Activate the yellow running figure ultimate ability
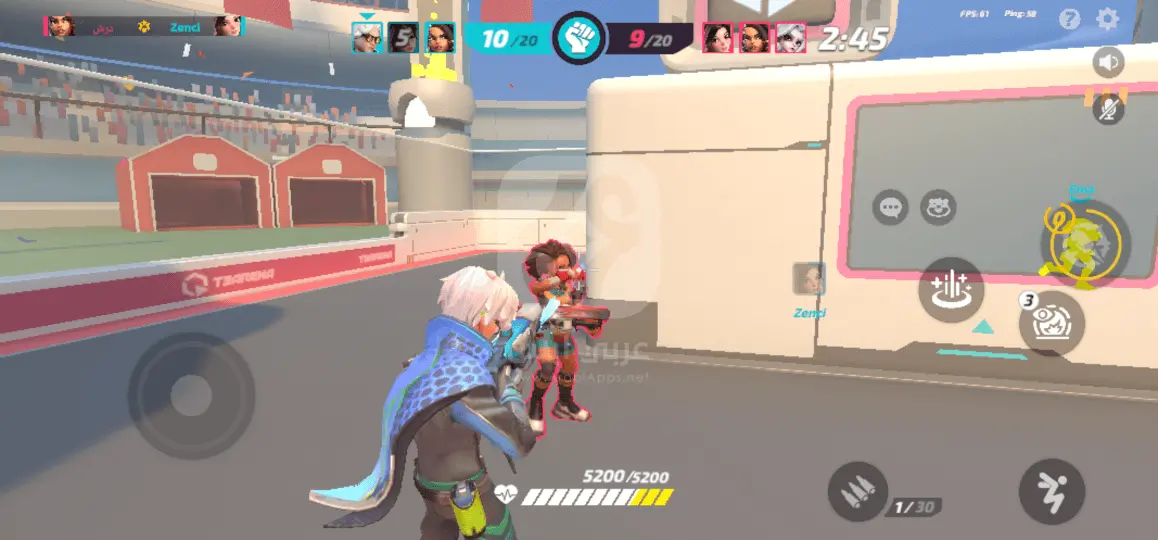Image resolution: width=1158 pixels, height=540 pixels. point(1084,243)
